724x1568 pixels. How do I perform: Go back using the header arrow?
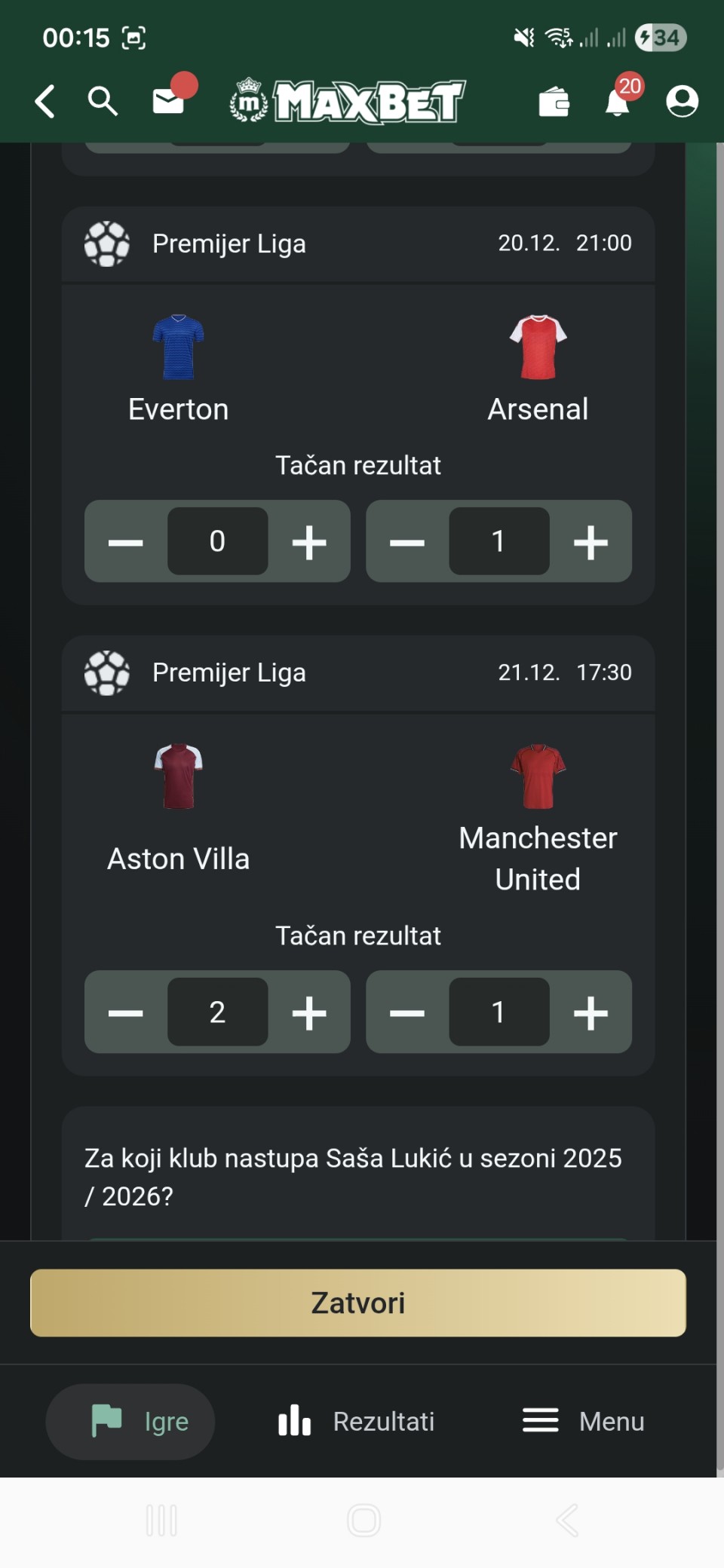(45, 101)
